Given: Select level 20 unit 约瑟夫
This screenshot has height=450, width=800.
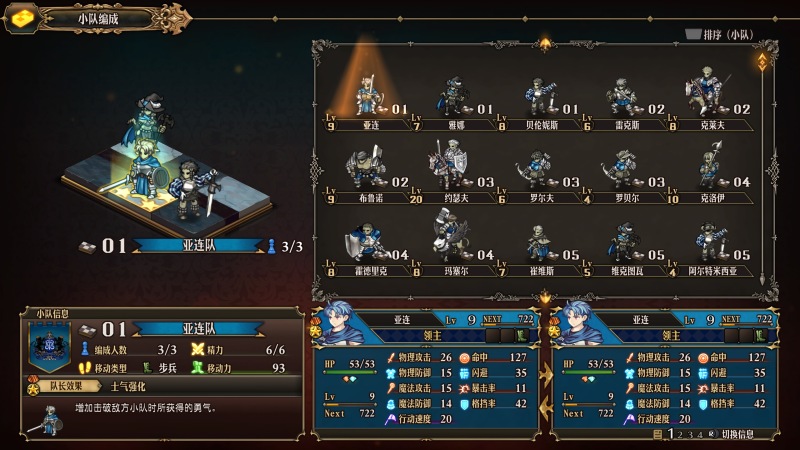Looking at the screenshot, I should tap(453, 173).
